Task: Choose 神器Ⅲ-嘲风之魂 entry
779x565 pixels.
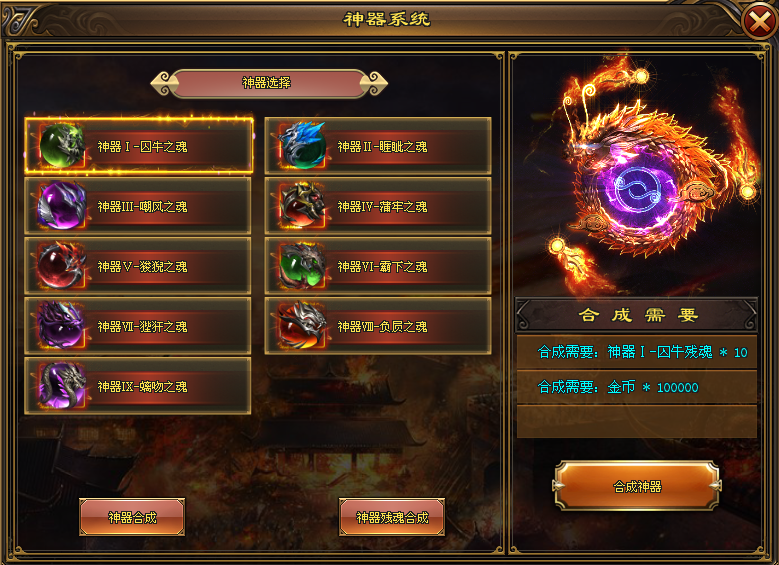Action: (138, 207)
